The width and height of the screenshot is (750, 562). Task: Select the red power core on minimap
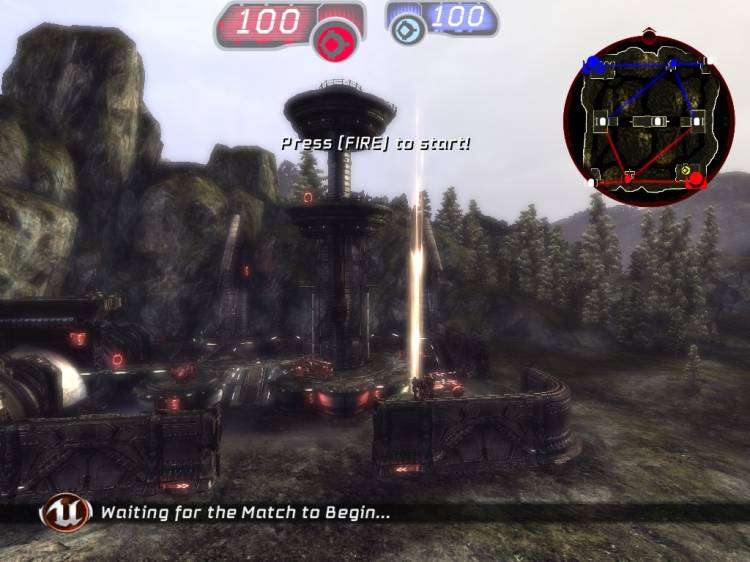pyautogui.click(x=696, y=180)
